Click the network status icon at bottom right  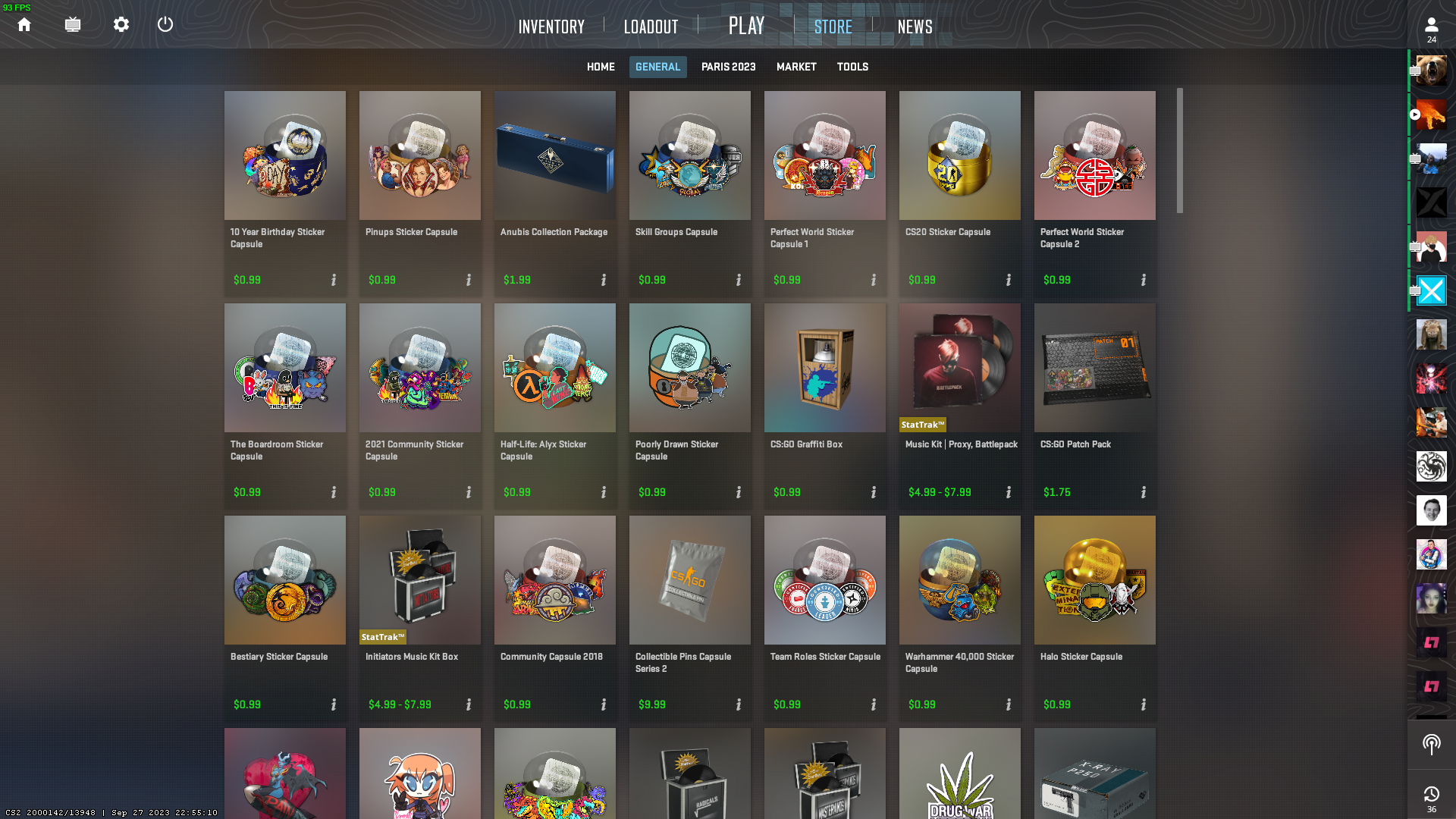click(1432, 745)
